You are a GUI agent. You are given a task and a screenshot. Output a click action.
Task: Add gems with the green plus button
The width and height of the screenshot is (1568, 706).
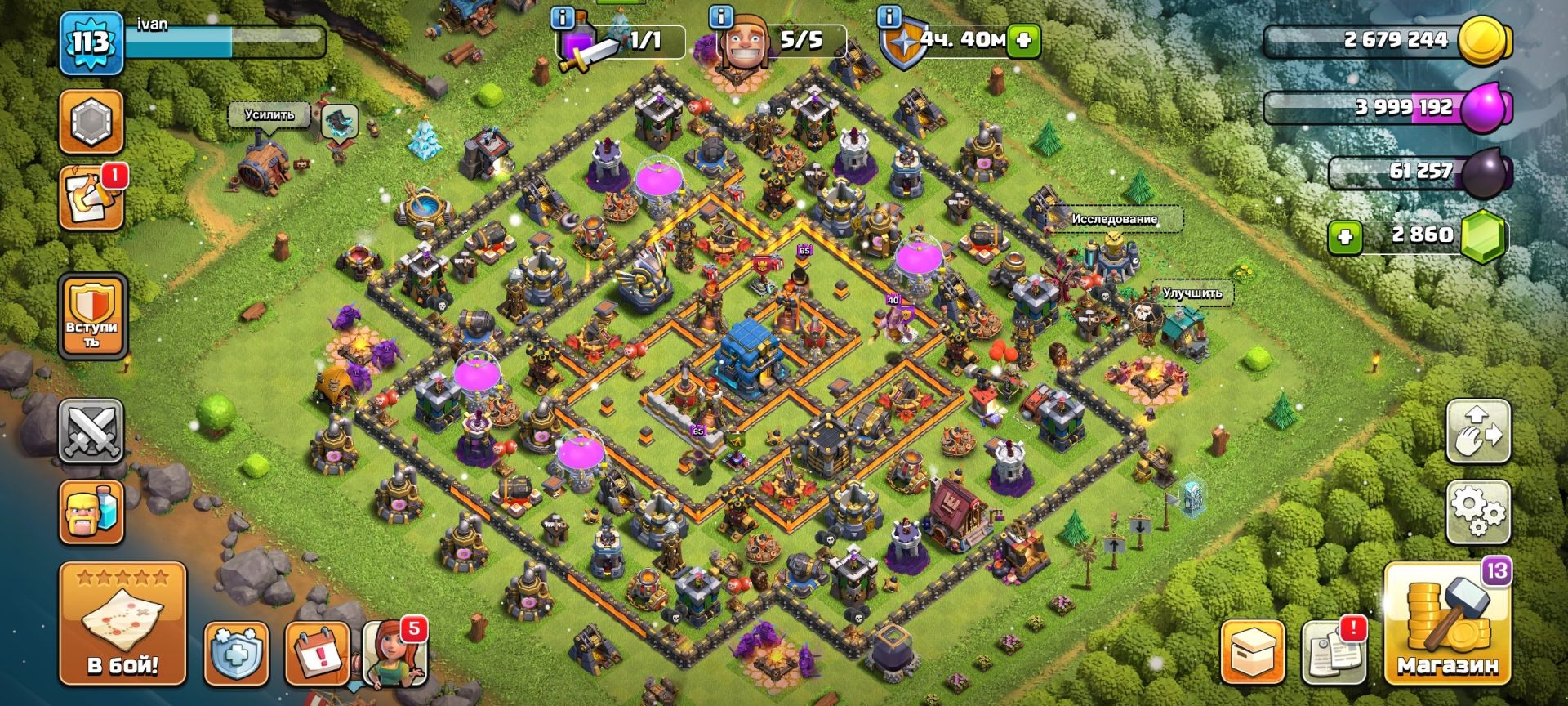[1344, 238]
